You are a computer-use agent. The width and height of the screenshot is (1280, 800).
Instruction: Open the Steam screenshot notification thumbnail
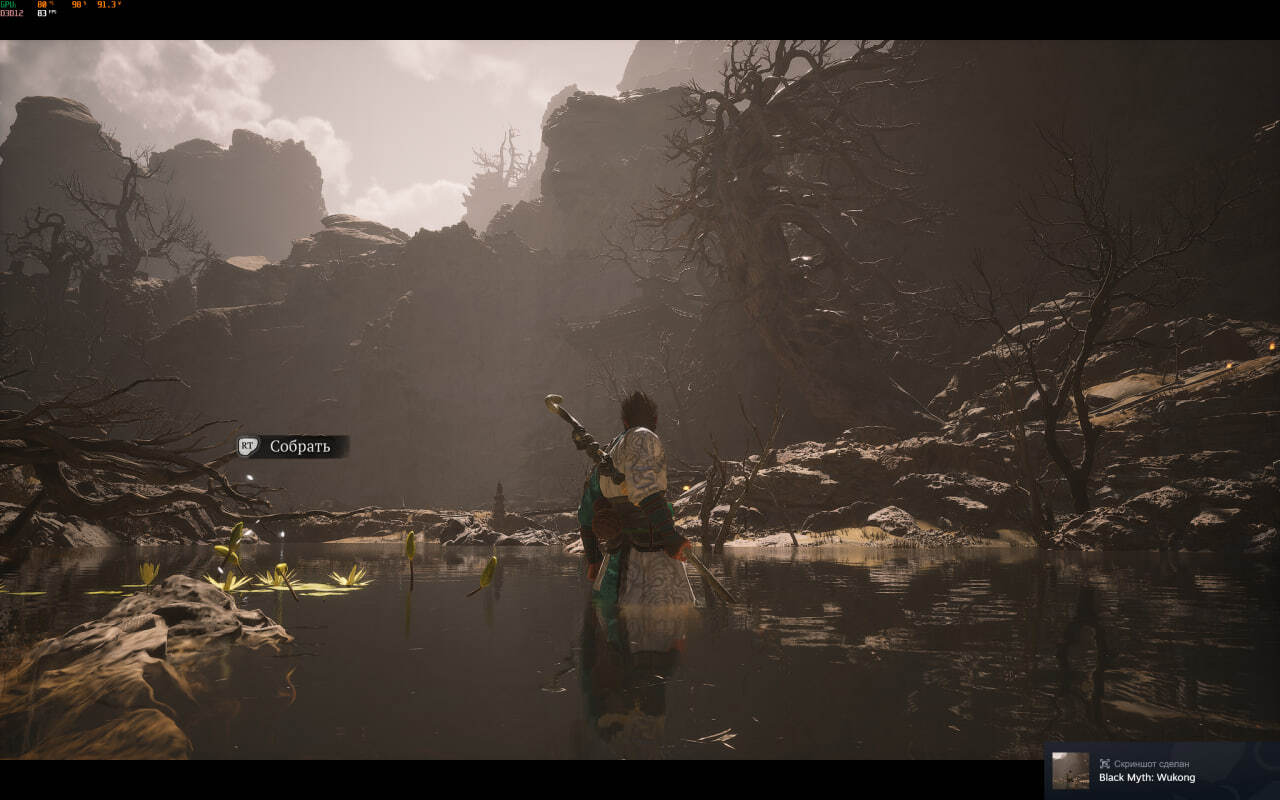(1070, 770)
